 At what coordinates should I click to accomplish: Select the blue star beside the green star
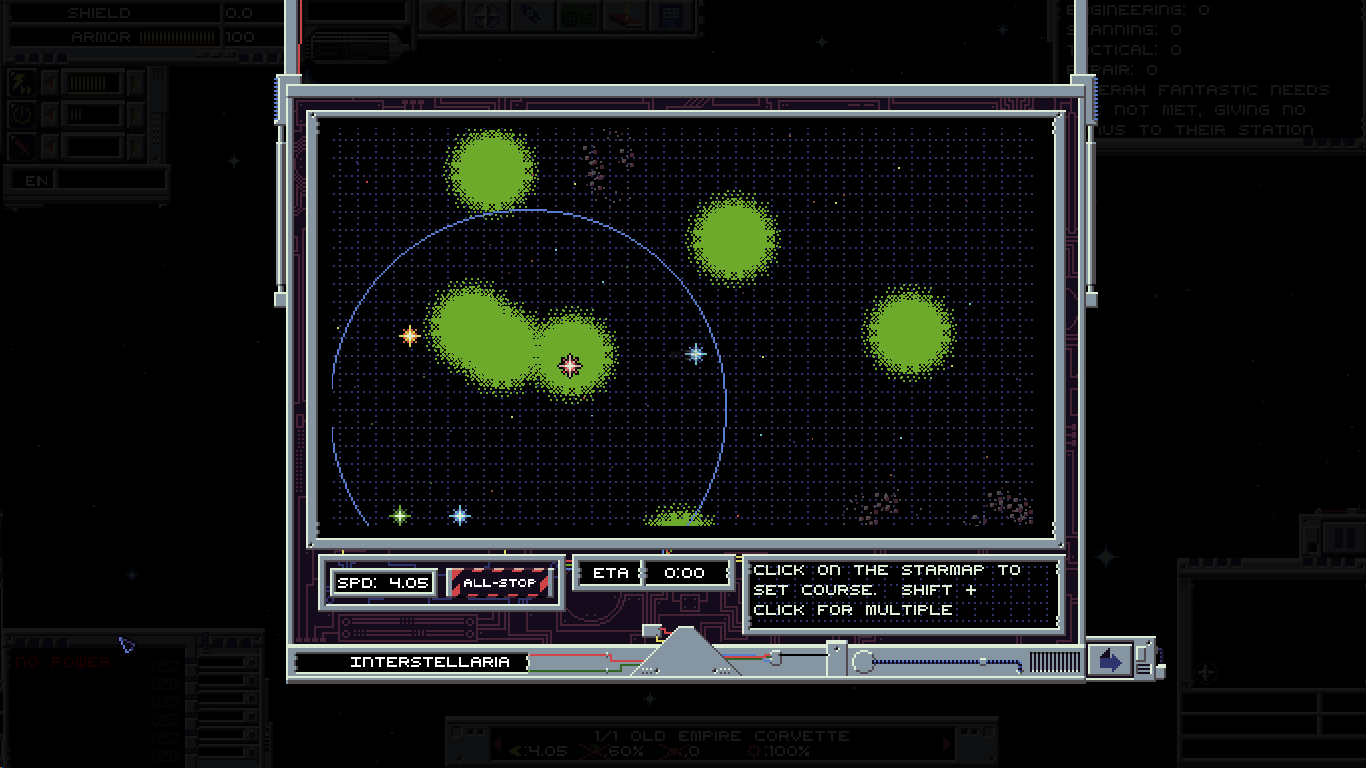pos(460,516)
